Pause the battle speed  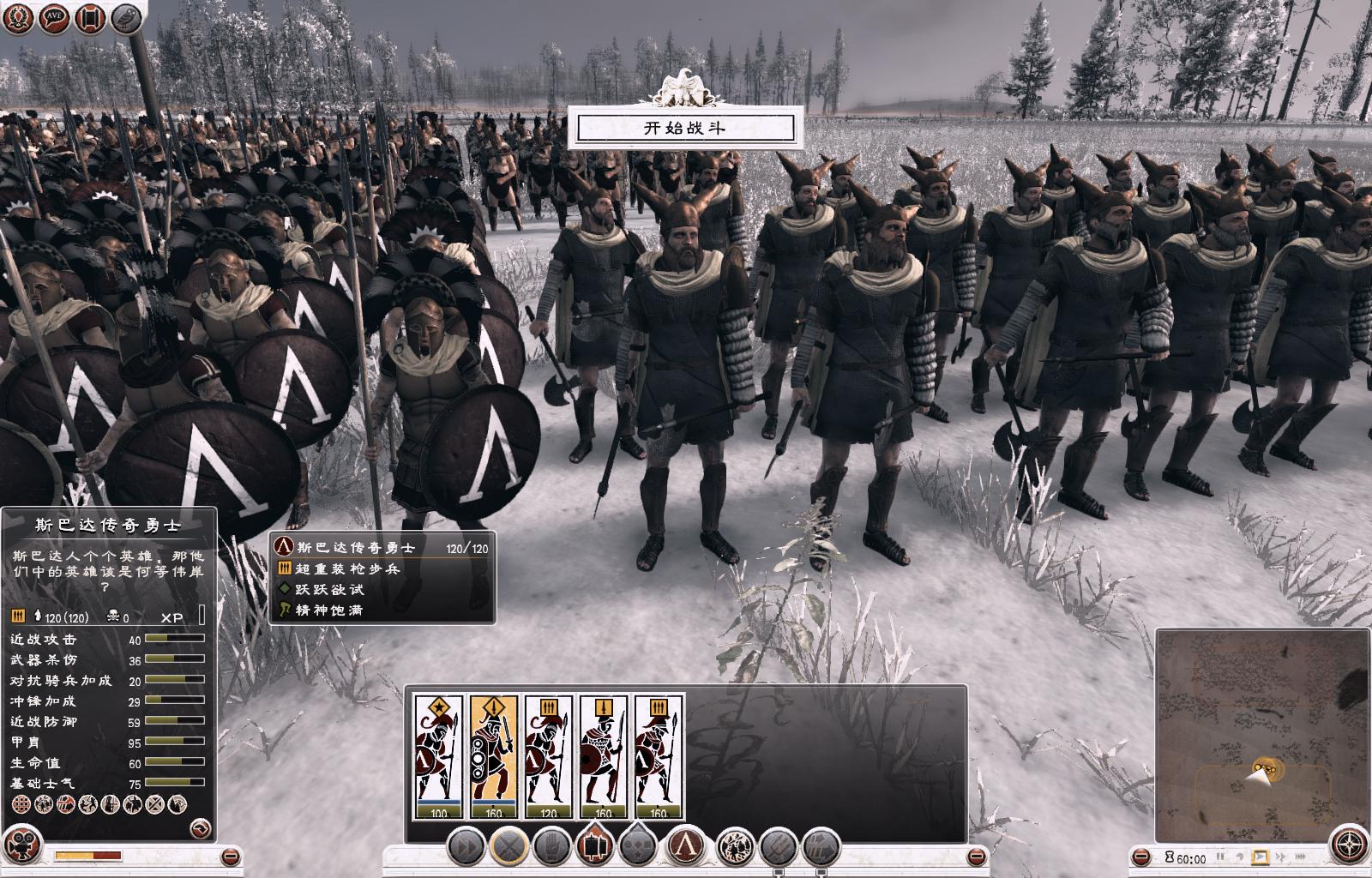click(x=1220, y=857)
